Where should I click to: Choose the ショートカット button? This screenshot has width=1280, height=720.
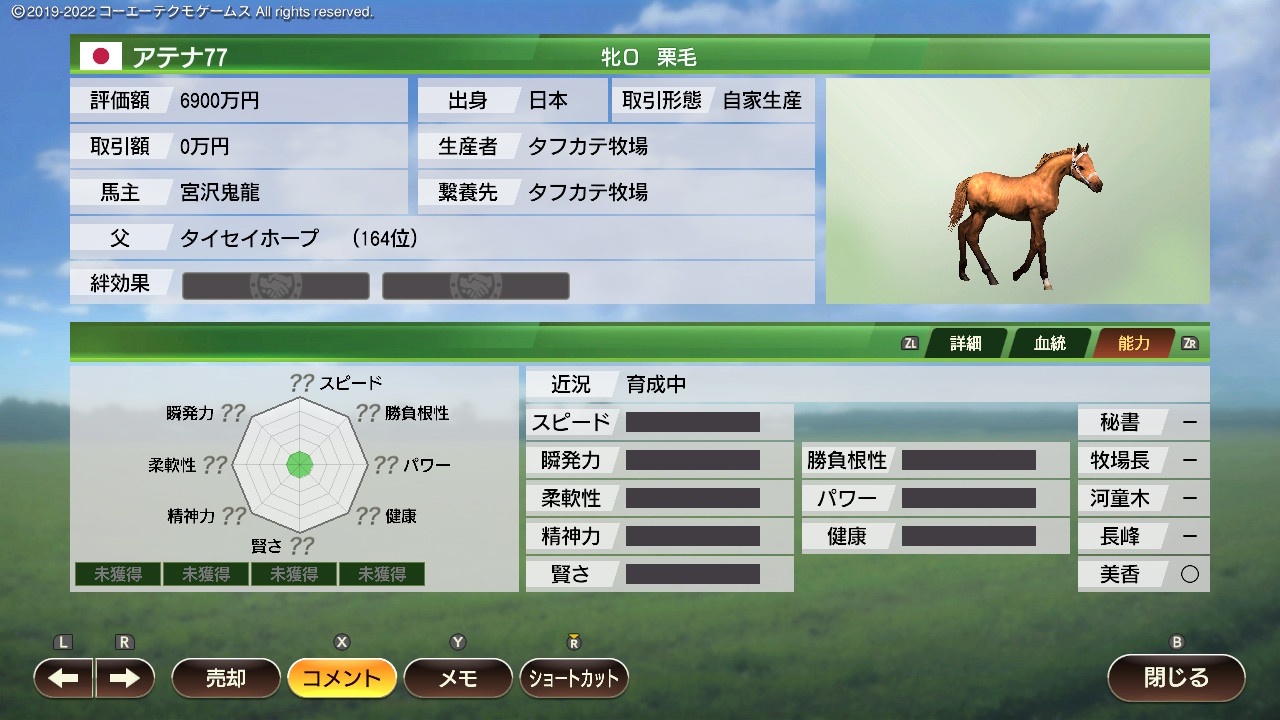tap(574, 678)
